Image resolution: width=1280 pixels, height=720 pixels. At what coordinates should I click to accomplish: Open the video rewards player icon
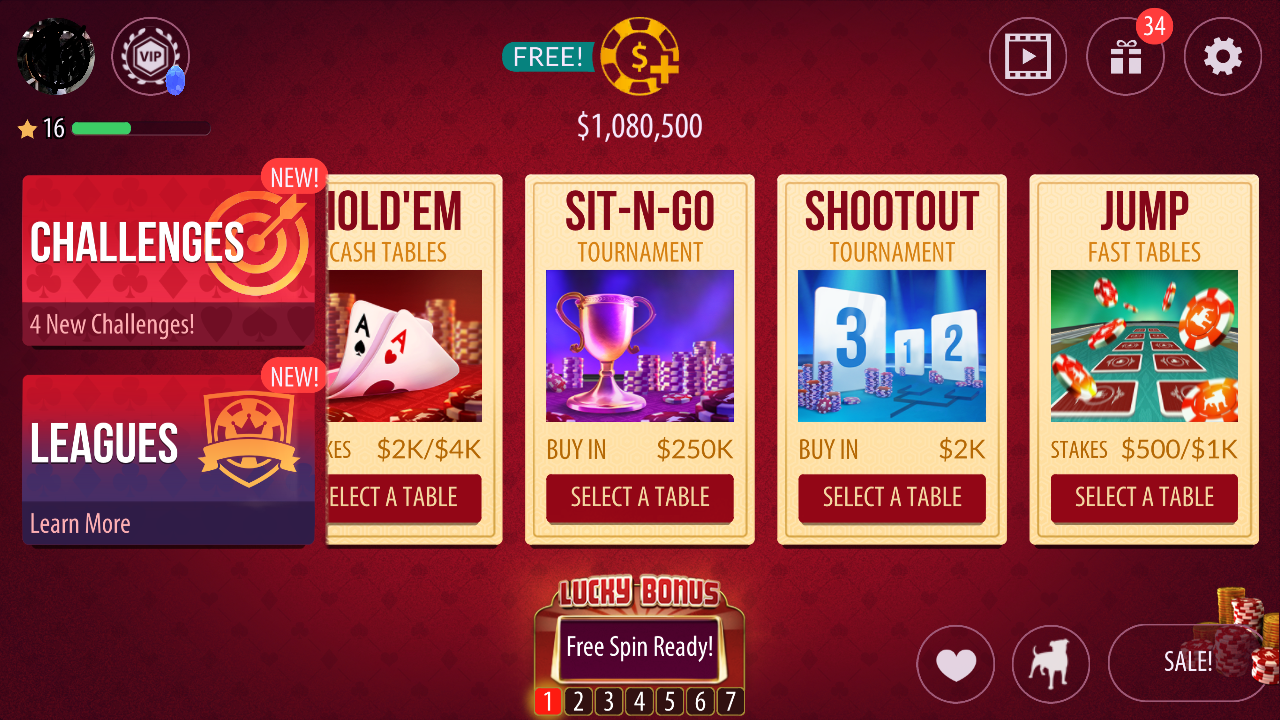point(1028,56)
